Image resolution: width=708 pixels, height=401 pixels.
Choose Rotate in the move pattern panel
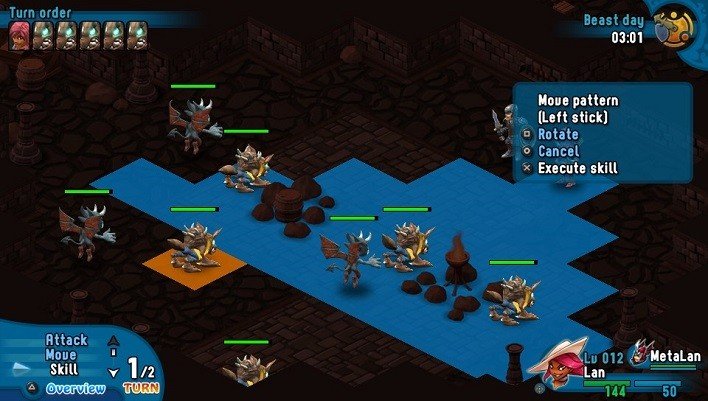(557, 134)
